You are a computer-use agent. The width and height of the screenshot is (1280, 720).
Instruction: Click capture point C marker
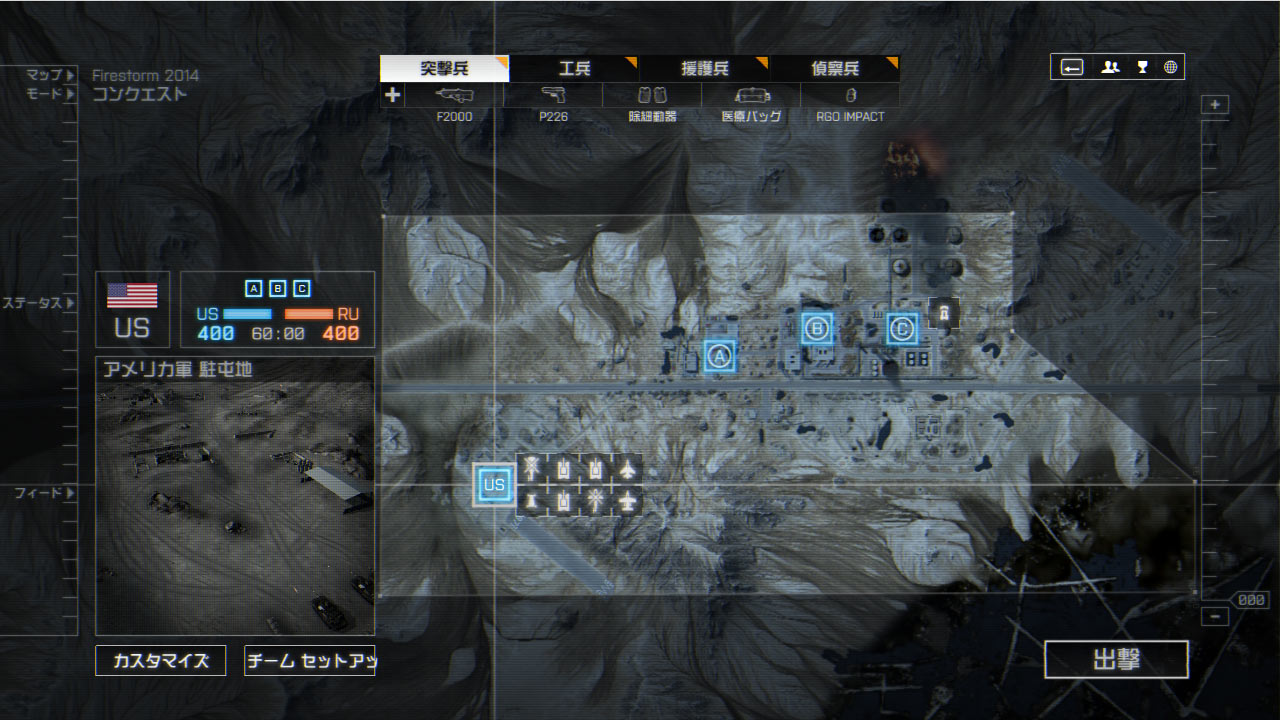click(x=902, y=328)
